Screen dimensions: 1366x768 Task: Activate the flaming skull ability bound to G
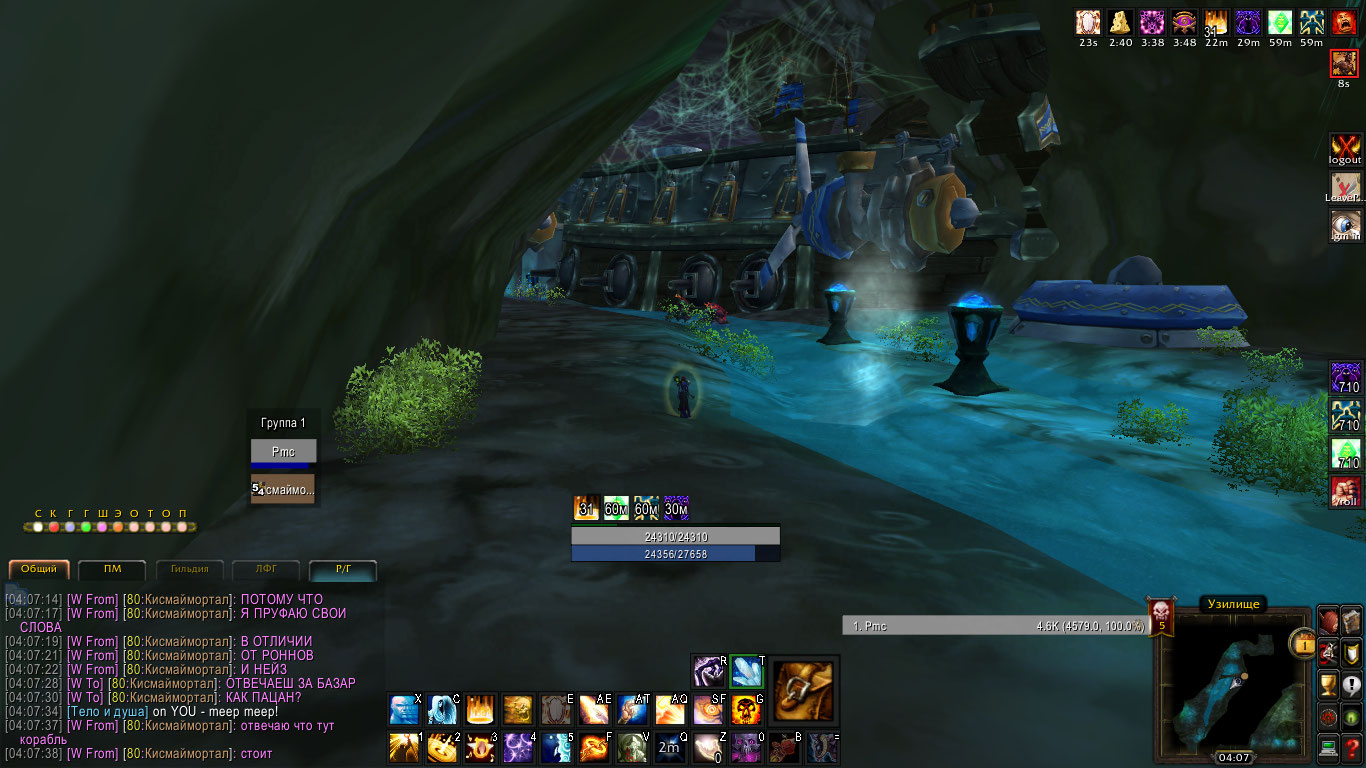tap(747, 710)
